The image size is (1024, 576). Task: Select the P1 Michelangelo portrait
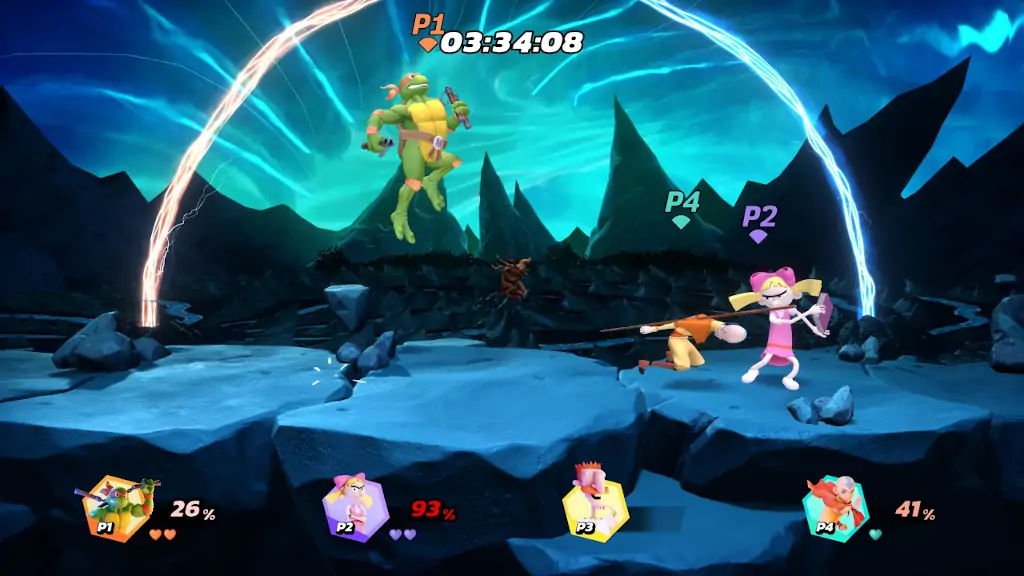115,508
